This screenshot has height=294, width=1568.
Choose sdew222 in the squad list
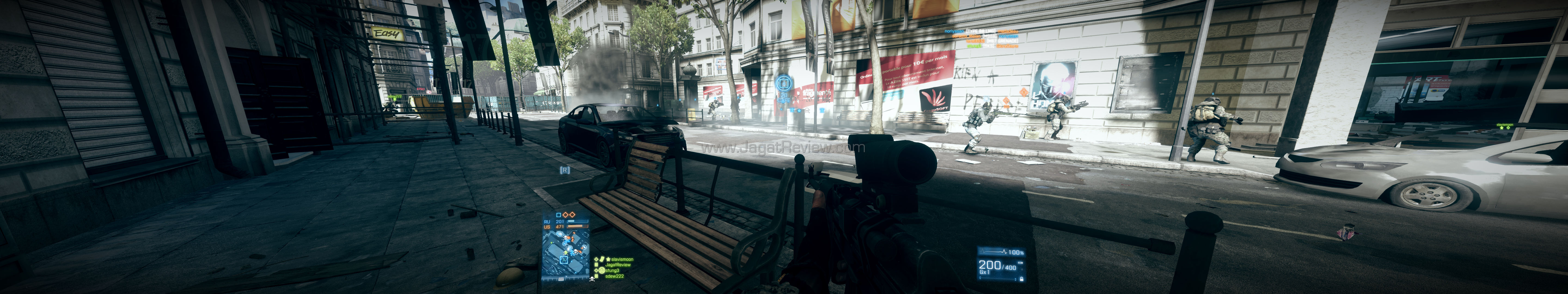[614, 276]
